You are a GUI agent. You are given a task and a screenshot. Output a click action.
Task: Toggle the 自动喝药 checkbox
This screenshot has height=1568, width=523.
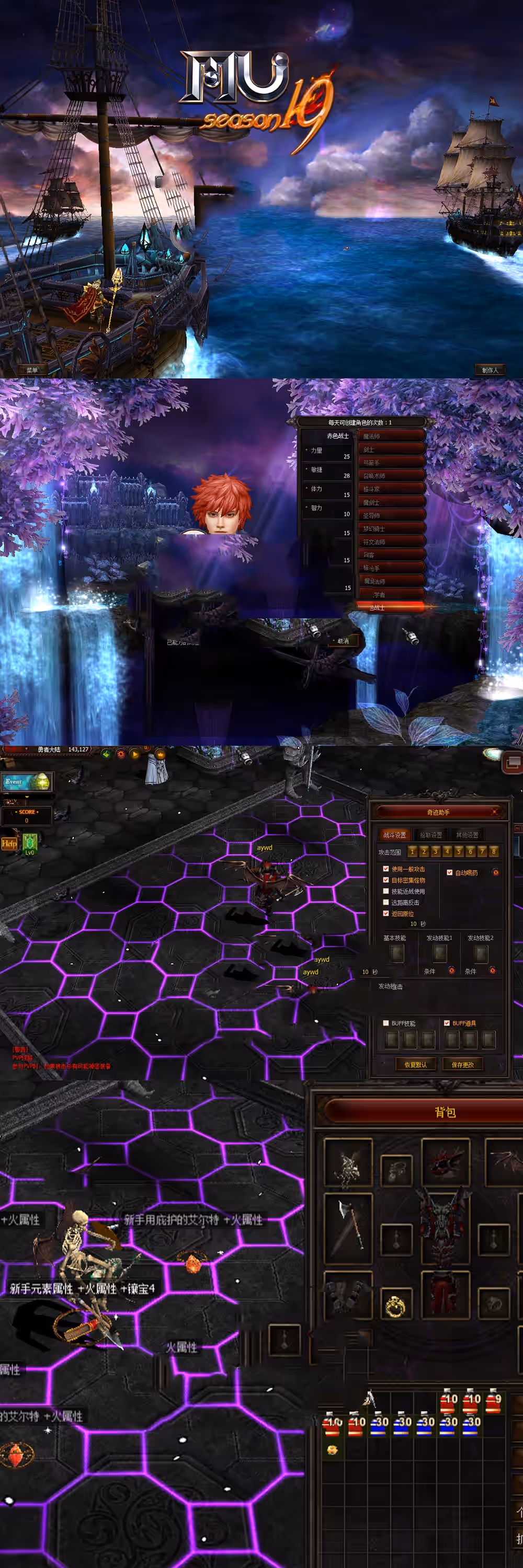450,872
